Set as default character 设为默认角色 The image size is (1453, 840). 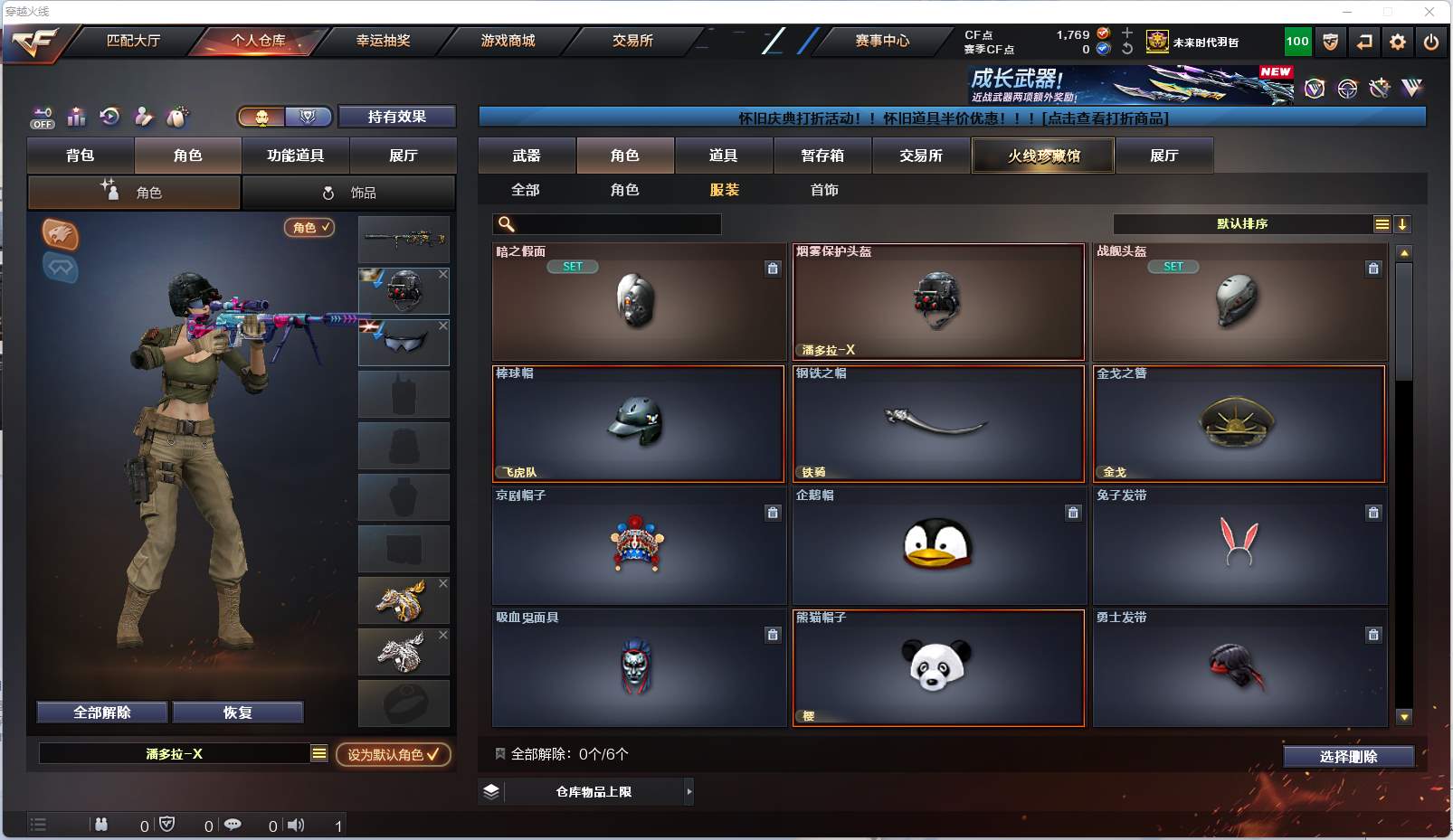pyautogui.click(x=394, y=754)
